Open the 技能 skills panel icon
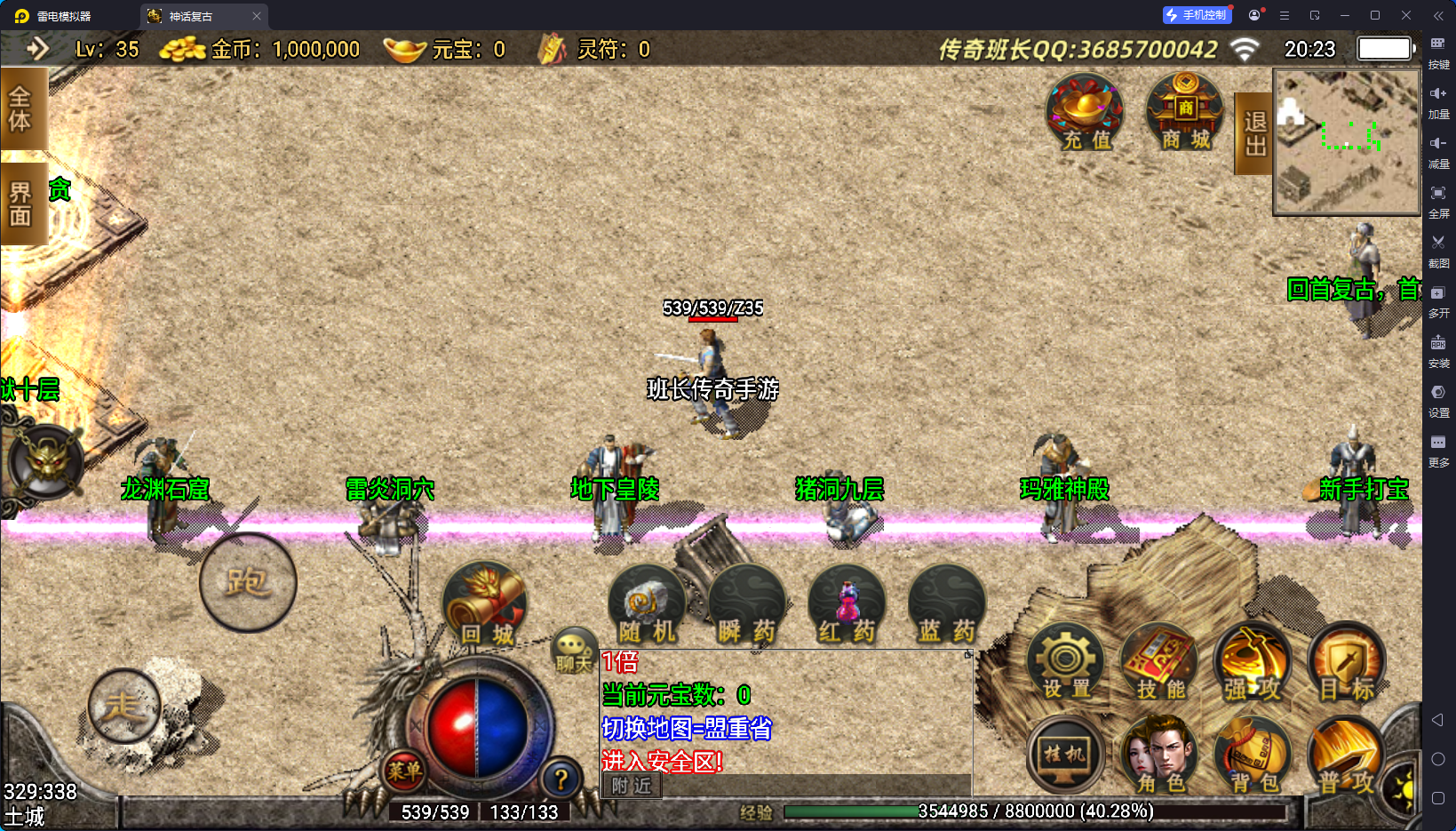The width and height of the screenshot is (1456, 831). [1159, 662]
